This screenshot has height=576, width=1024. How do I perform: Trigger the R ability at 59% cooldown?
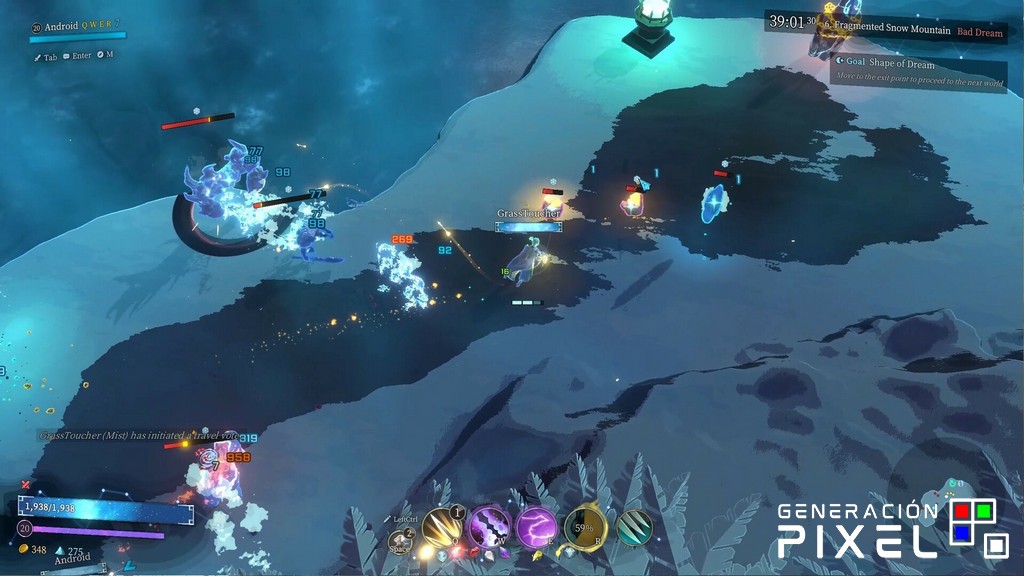click(x=585, y=527)
